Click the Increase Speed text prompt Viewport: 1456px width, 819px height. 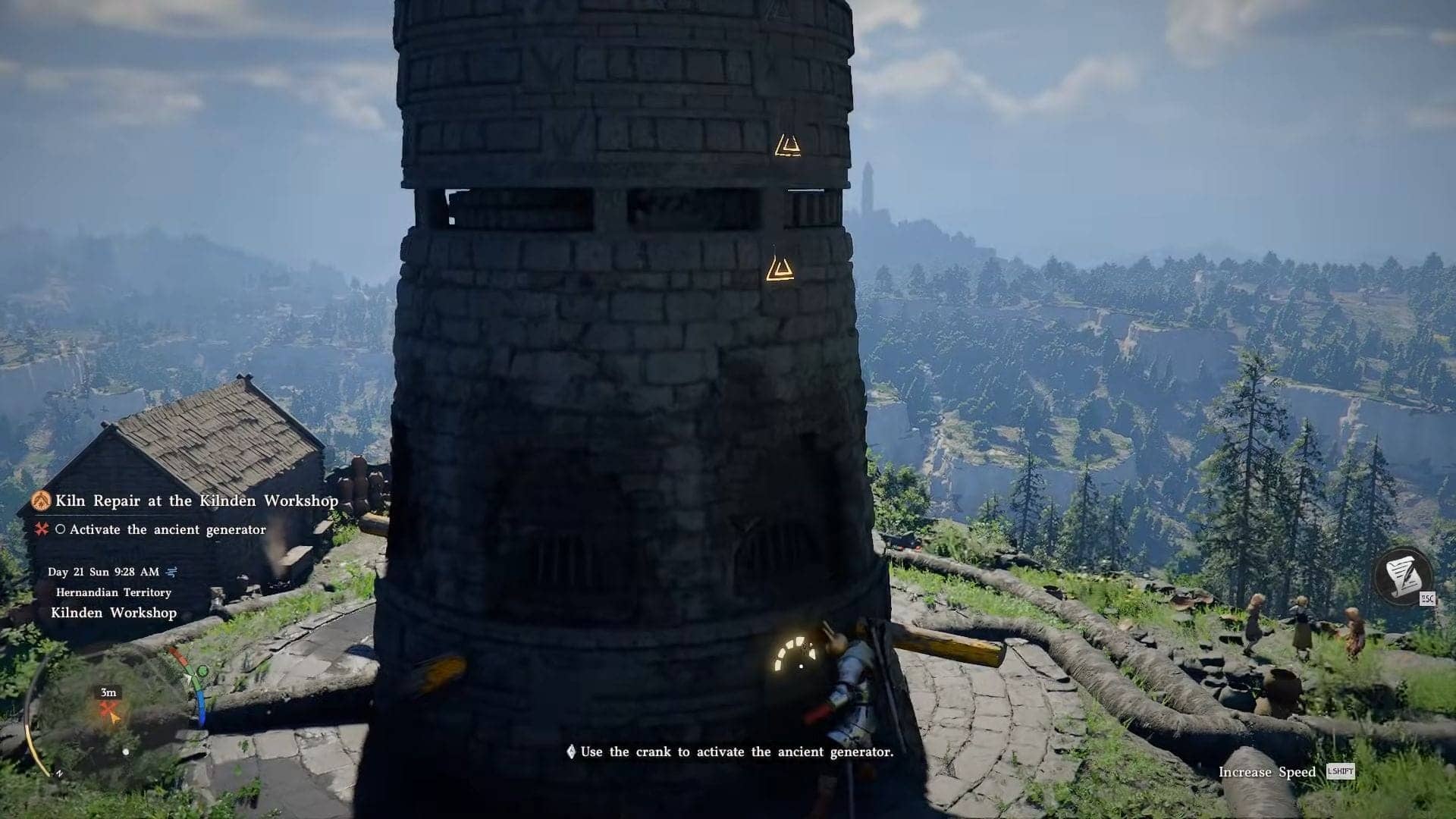(x=1267, y=771)
